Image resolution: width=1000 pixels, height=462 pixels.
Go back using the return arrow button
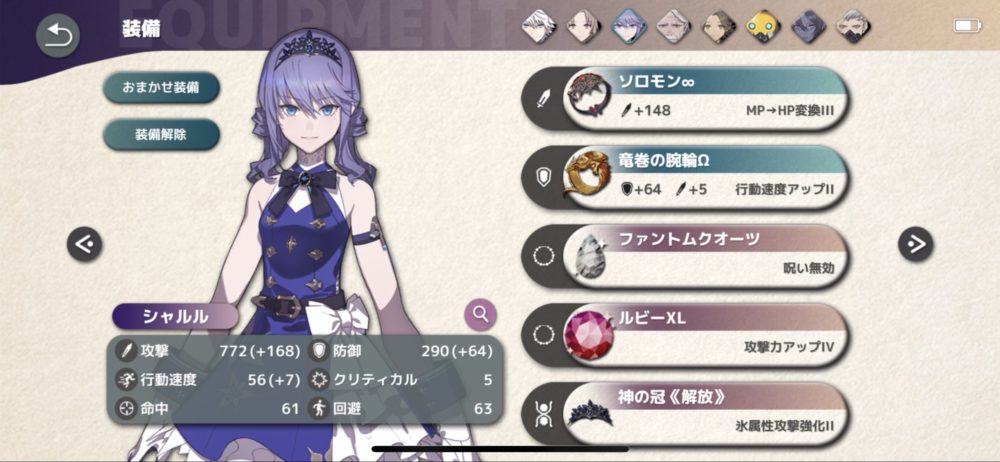(58, 36)
